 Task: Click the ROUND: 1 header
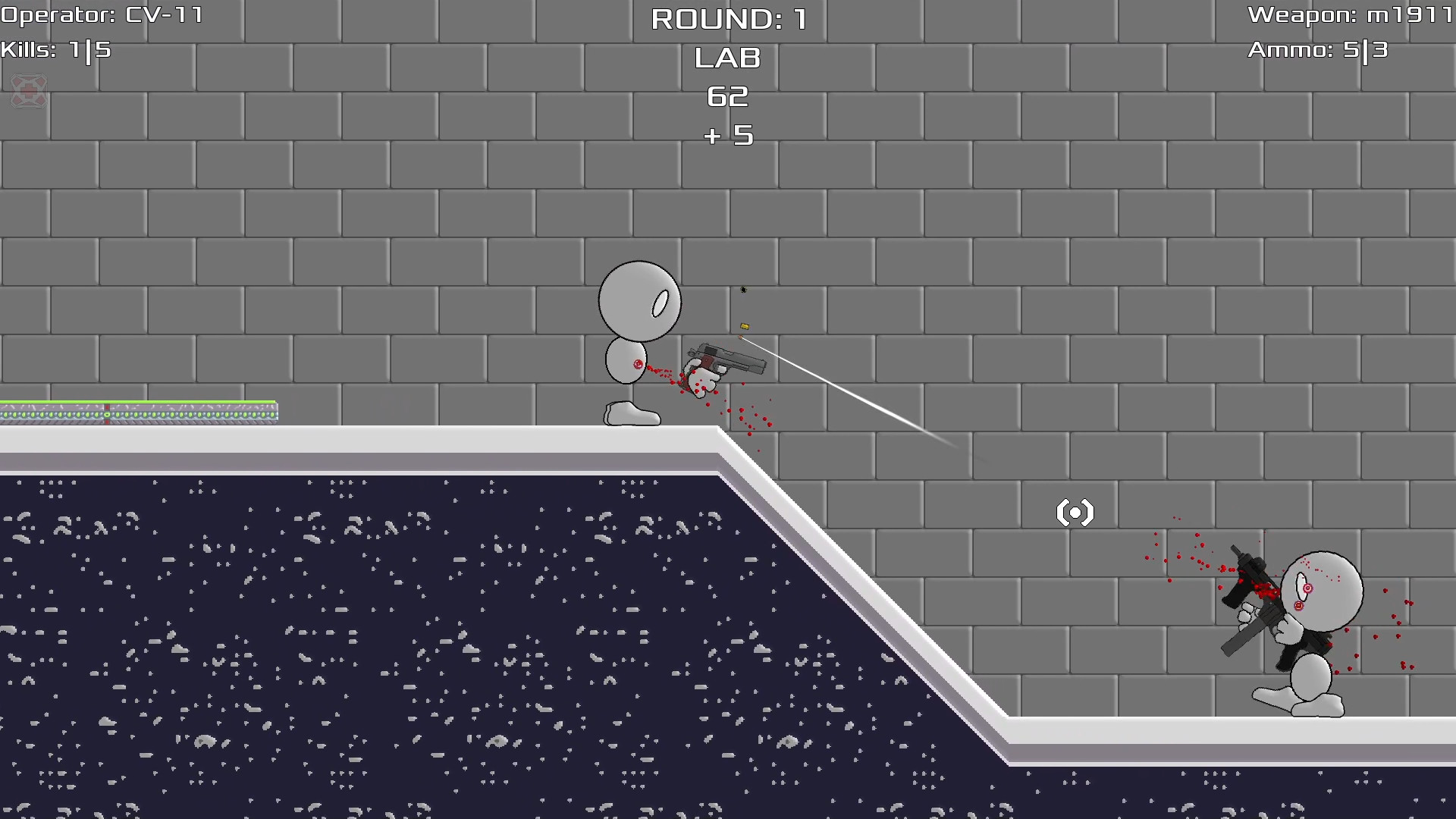(729, 18)
